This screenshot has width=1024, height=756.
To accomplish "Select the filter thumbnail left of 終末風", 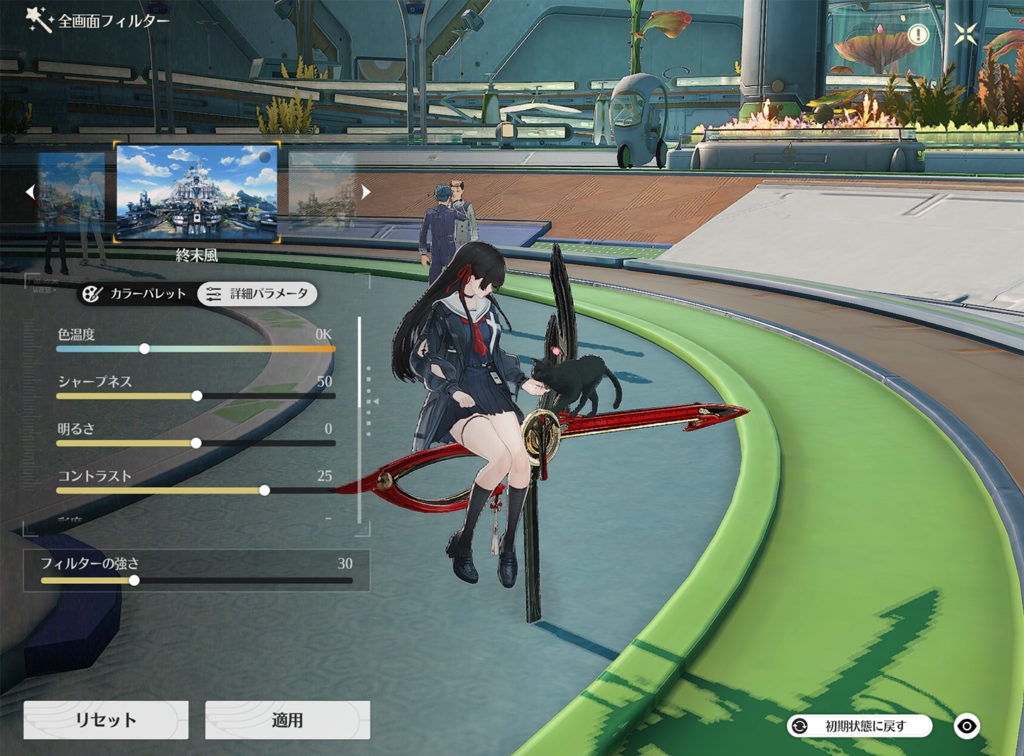I will click(x=72, y=192).
